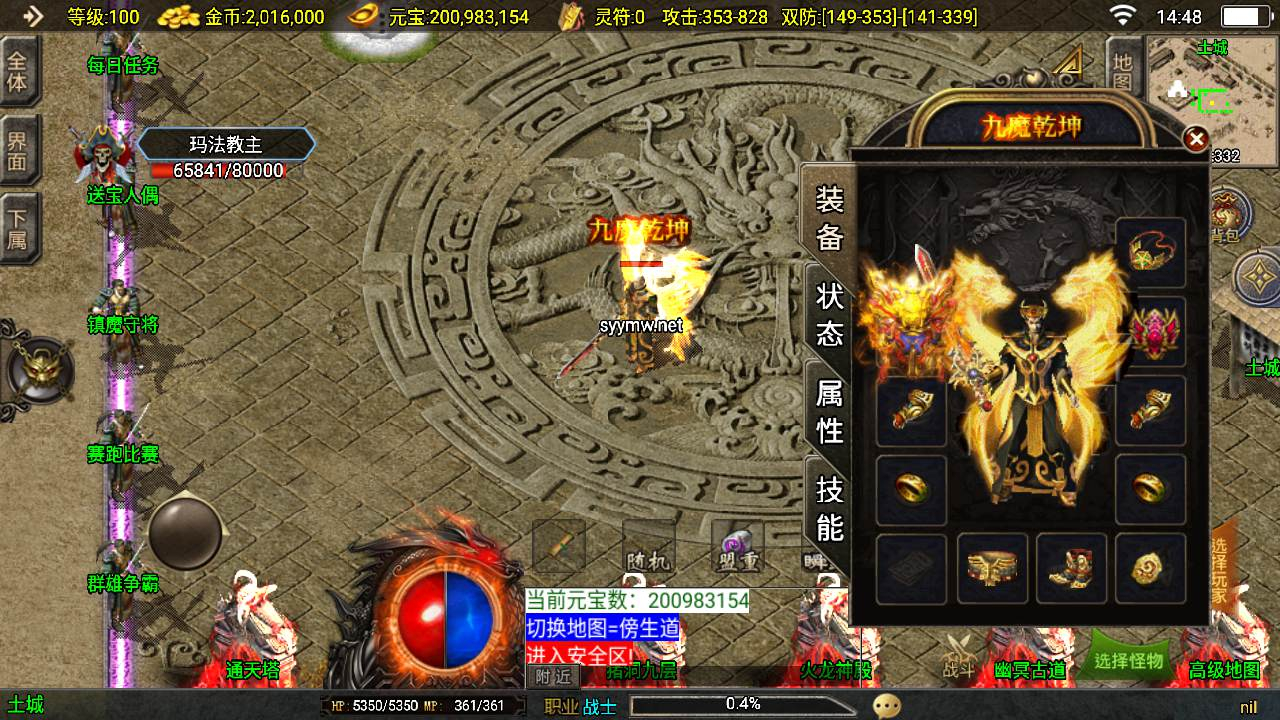Choose the 选择怪物 target button
1280x720 pixels.
1129,660
